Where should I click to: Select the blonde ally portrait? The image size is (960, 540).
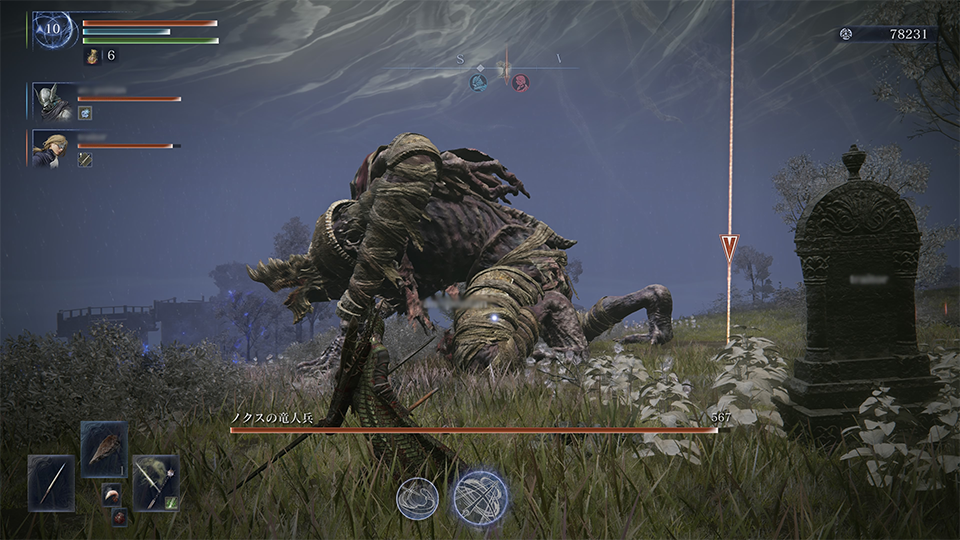point(48,147)
